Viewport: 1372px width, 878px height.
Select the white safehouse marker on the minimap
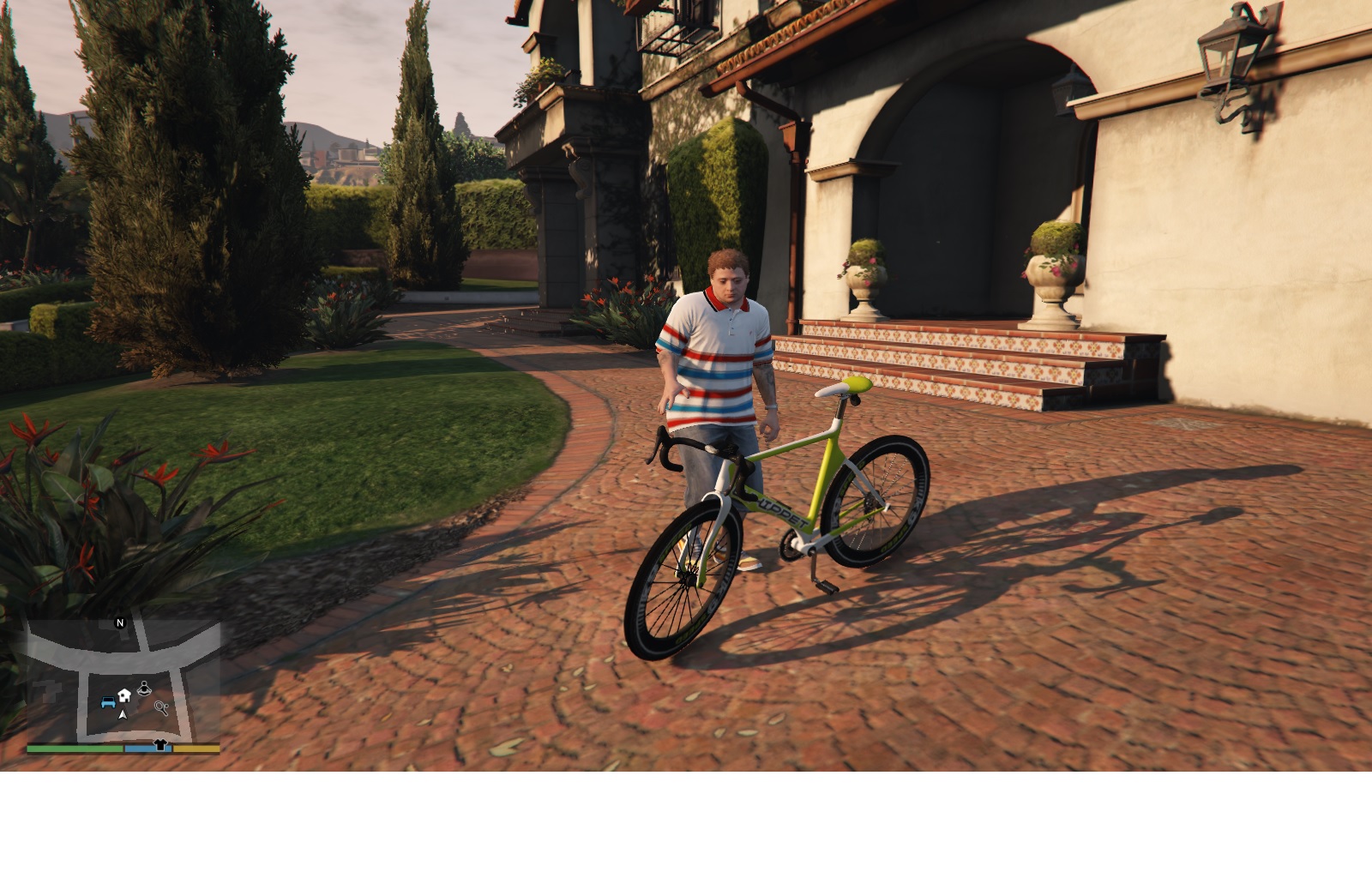(124, 695)
